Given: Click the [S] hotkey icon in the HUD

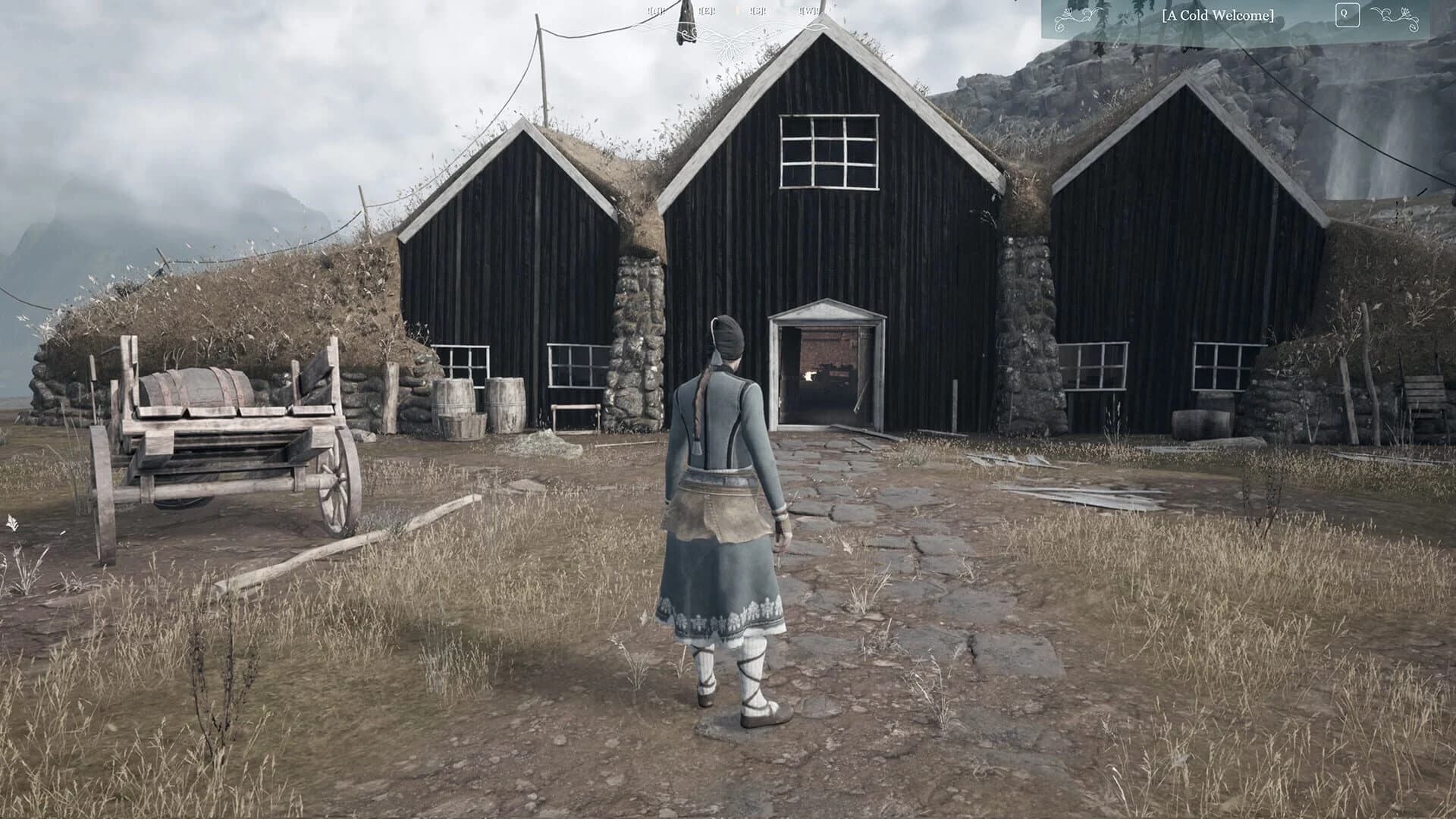Looking at the screenshot, I should 758,11.
